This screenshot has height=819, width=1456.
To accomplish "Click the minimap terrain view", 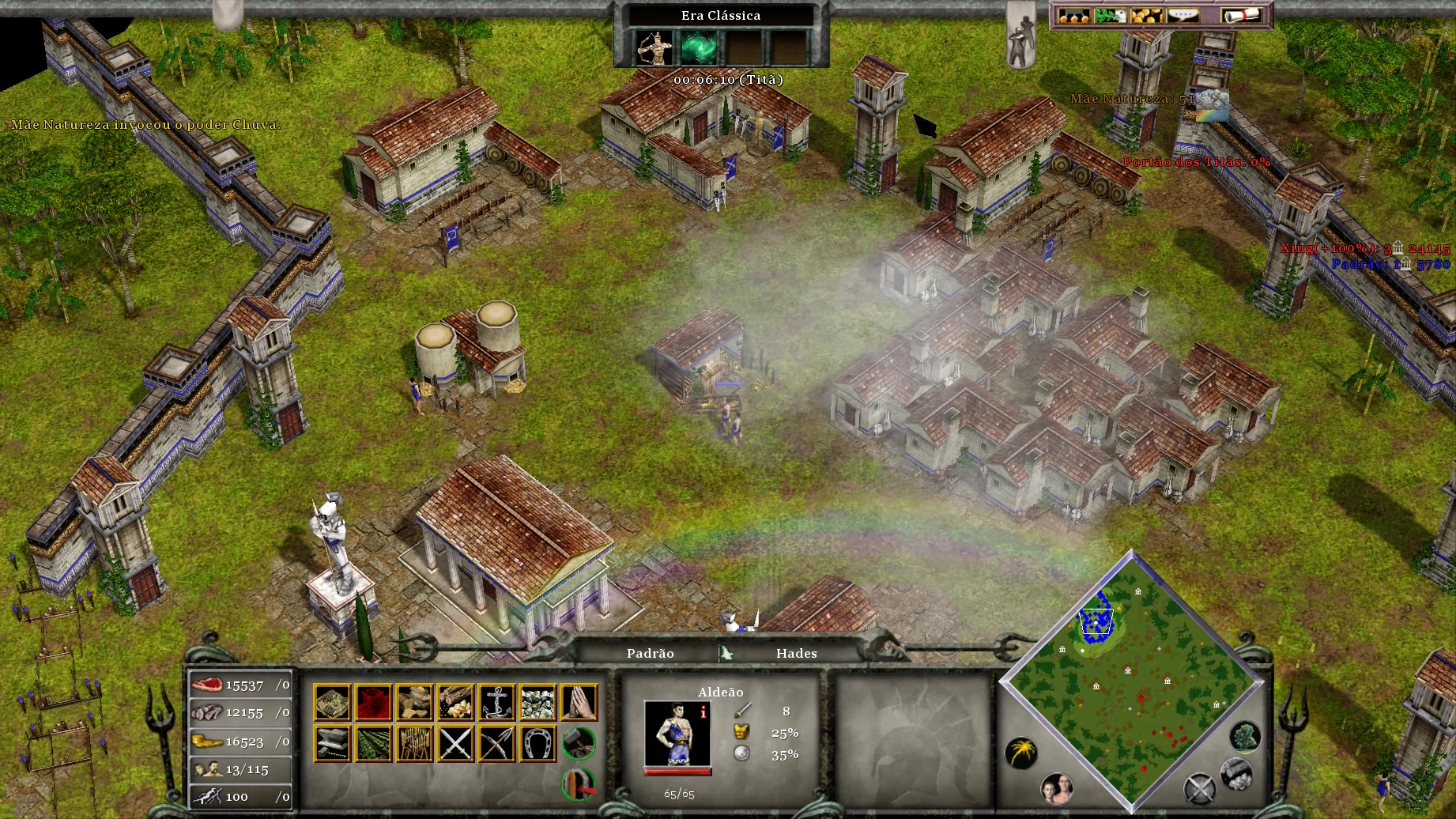I will (x=1130, y=680).
